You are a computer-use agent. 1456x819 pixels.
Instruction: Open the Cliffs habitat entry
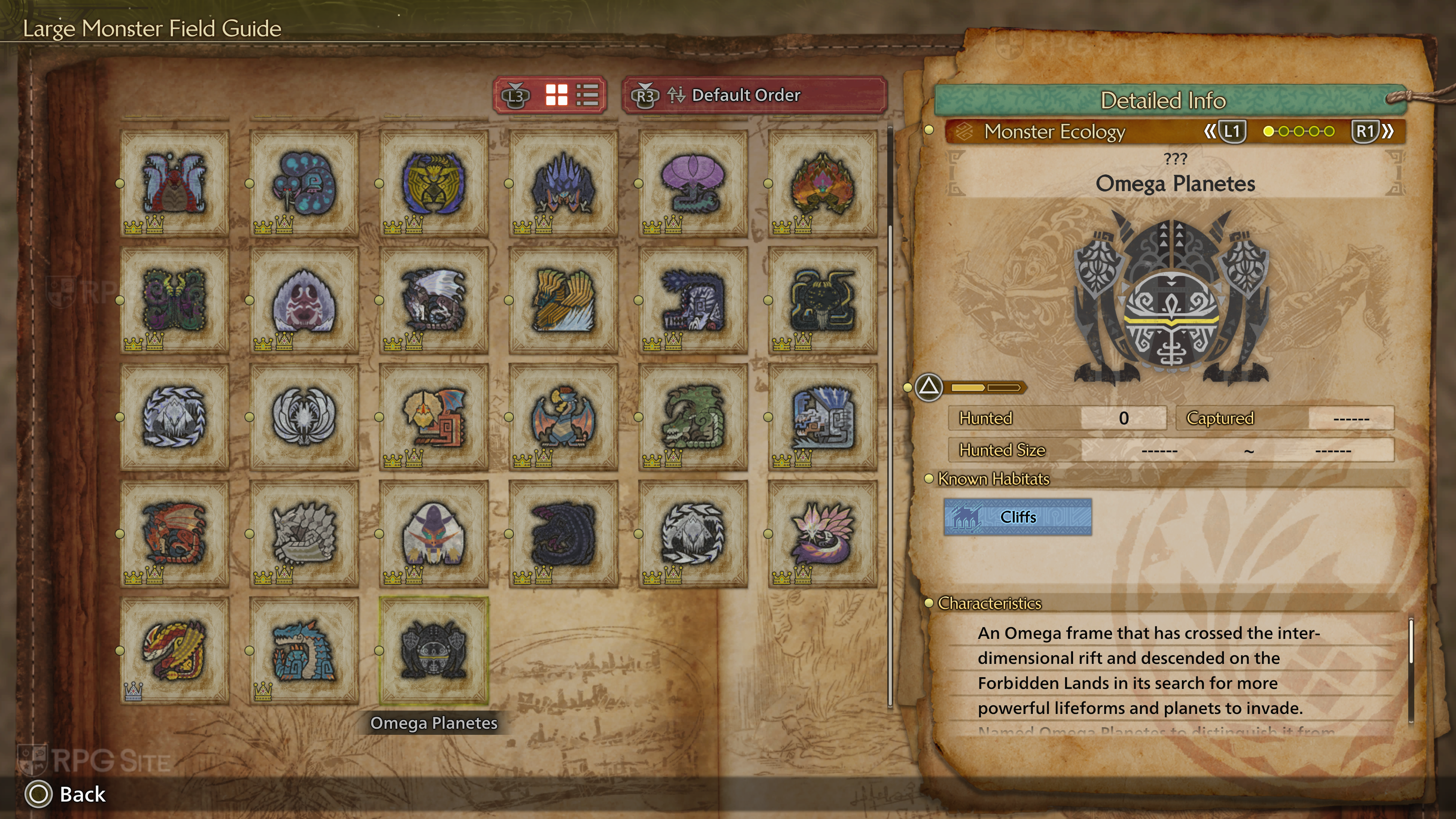click(1017, 516)
